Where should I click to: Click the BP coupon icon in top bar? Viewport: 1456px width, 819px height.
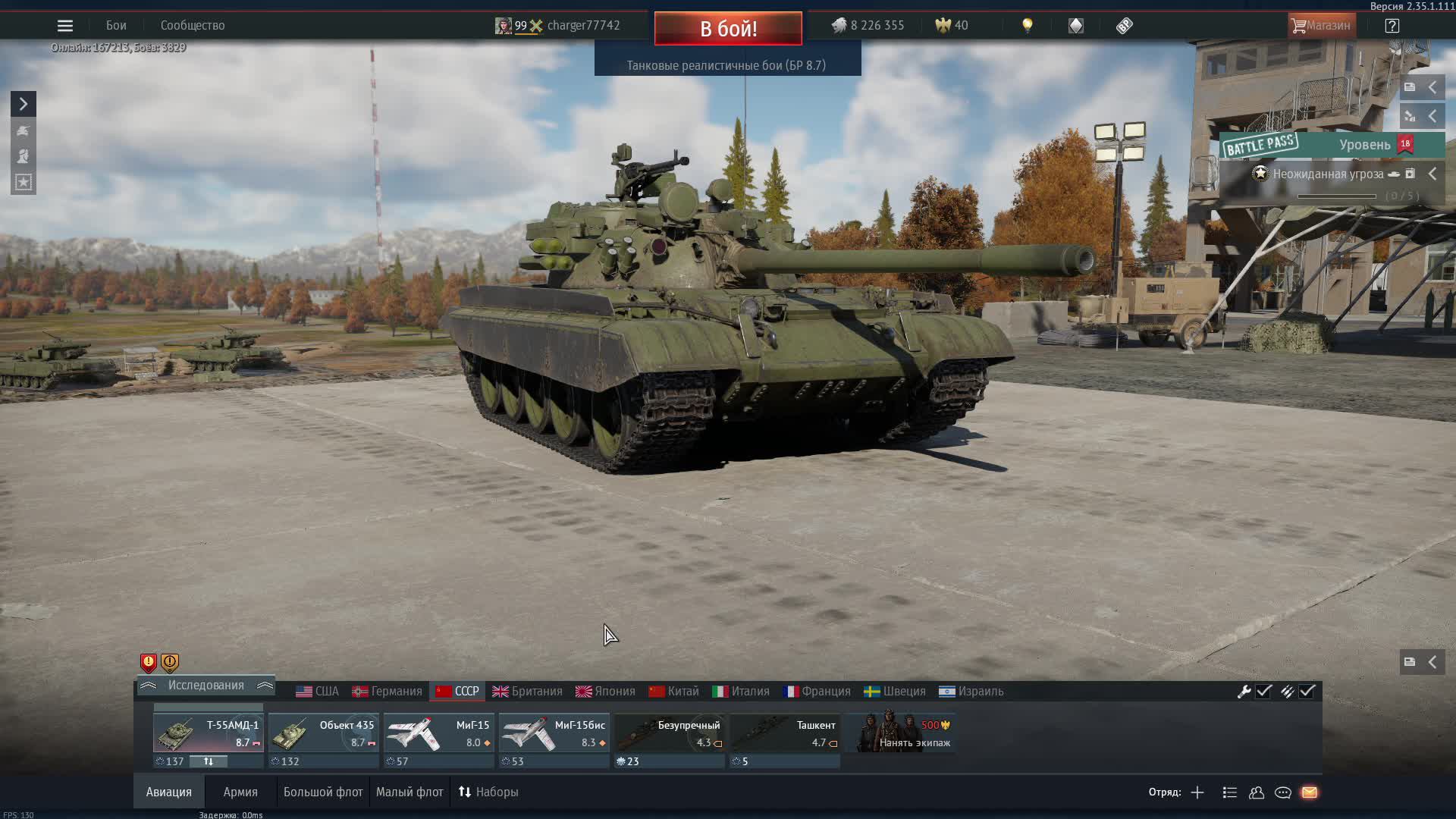pos(1124,25)
